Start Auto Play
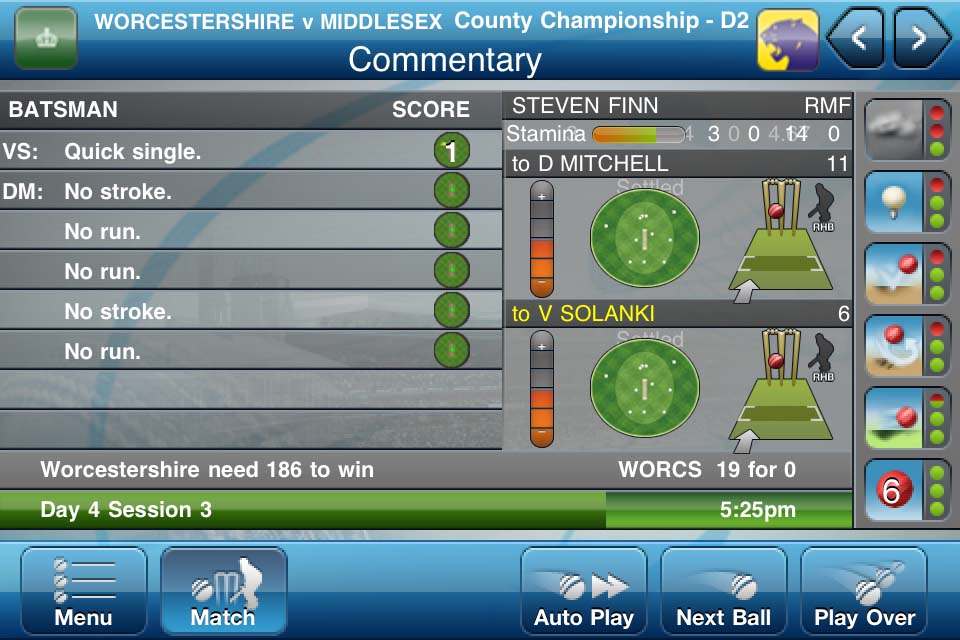The image size is (960, 640). 584,592
